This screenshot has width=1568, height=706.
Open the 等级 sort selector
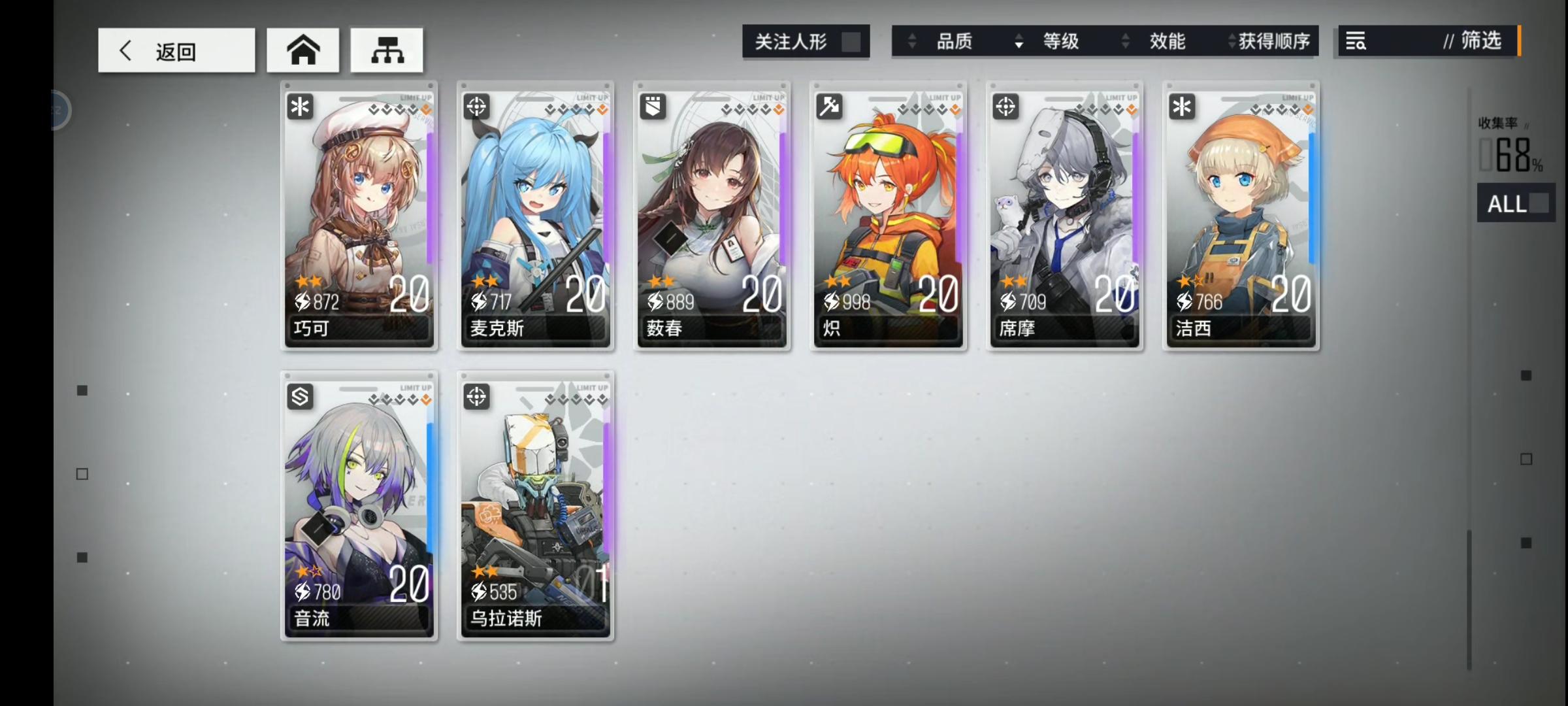(1059, 41)
